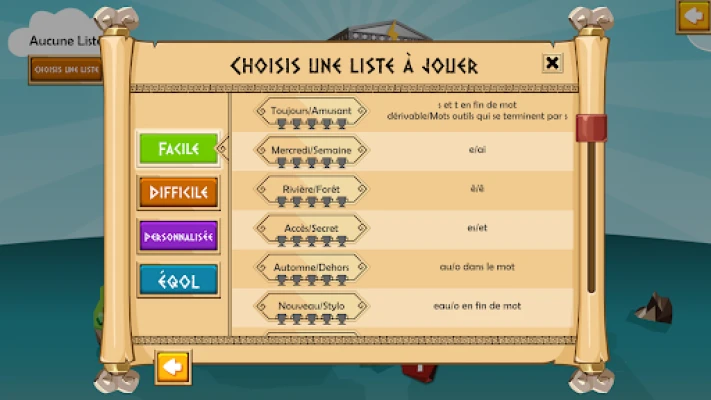Click the top-right corner arrow button
The height and width of the screenshot is (400, 711).
pos(693,16)
